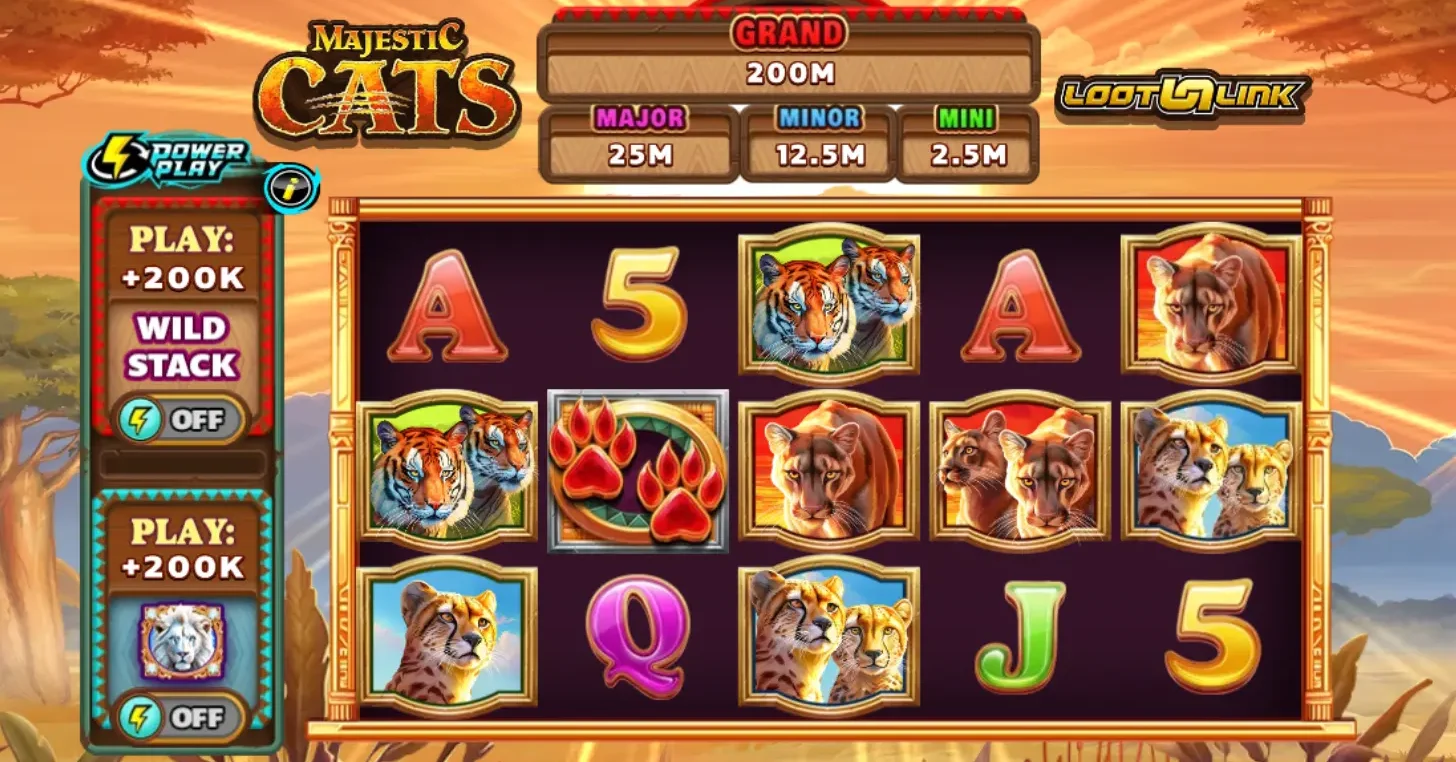
Task: Click the white lion symbol in the Power Play panel
Action: [x=182, y=642]
